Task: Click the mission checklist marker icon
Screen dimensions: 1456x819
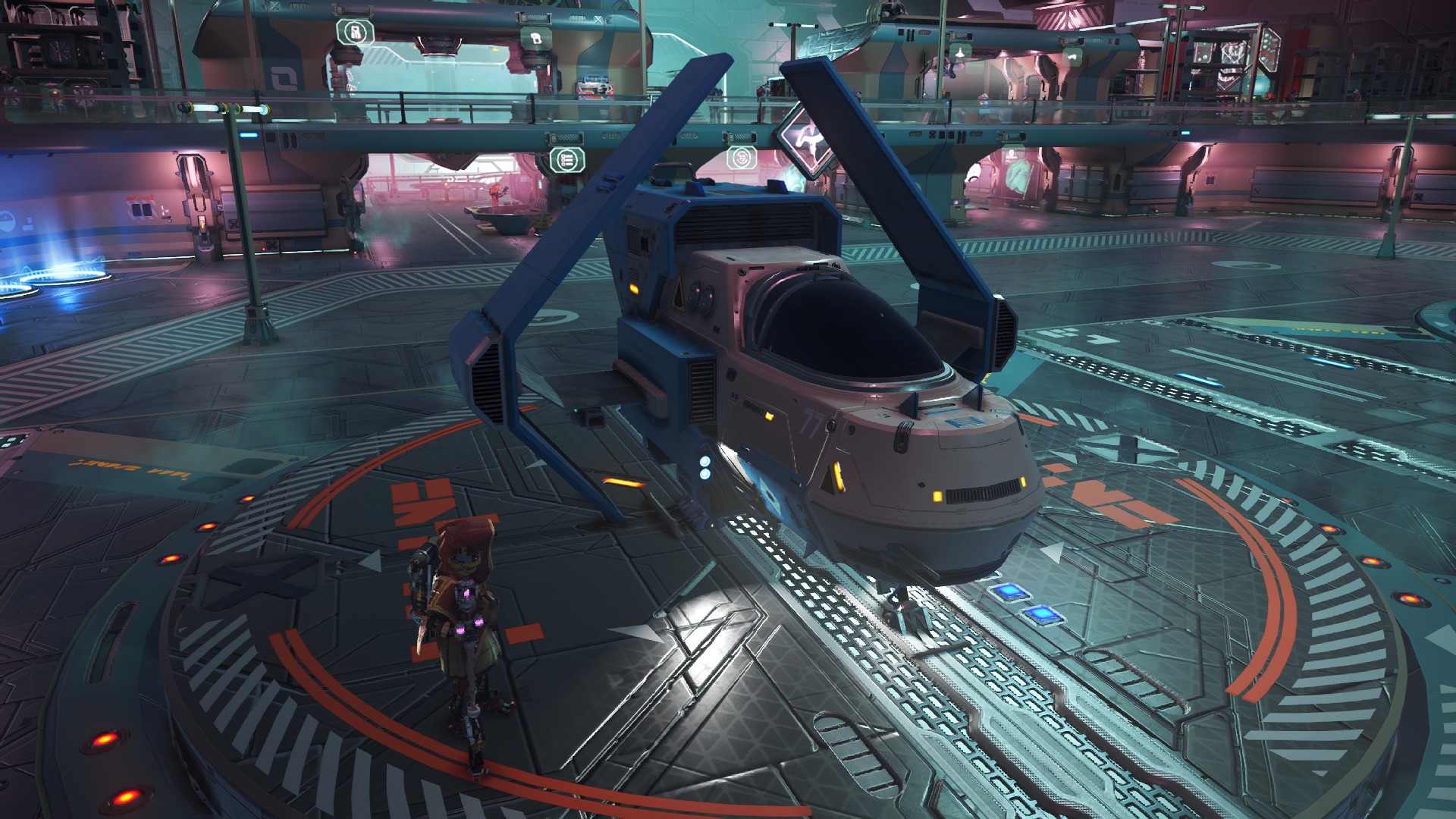Action: click(567, 159)
